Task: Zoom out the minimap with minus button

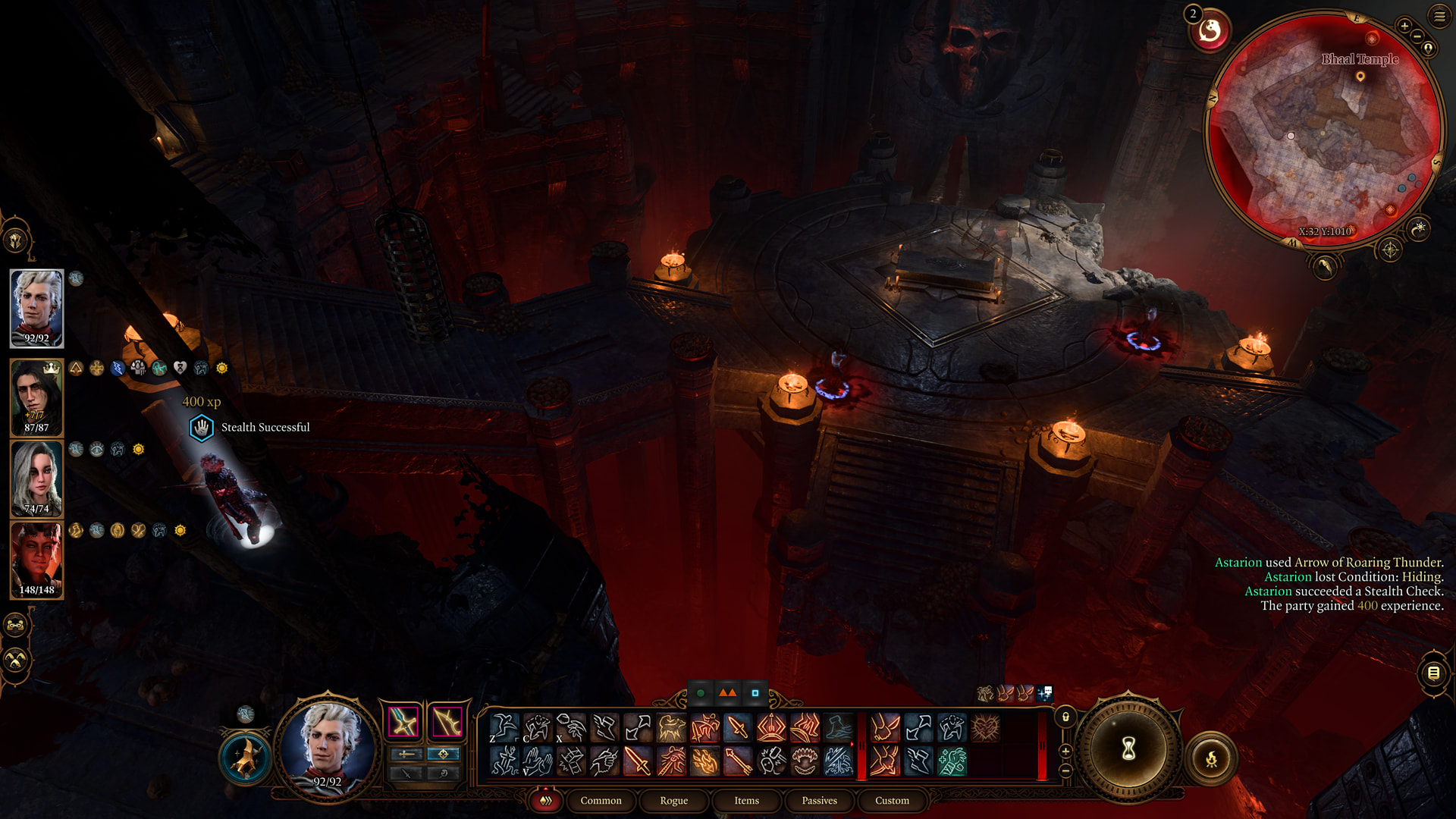Action: (1417, 36)
